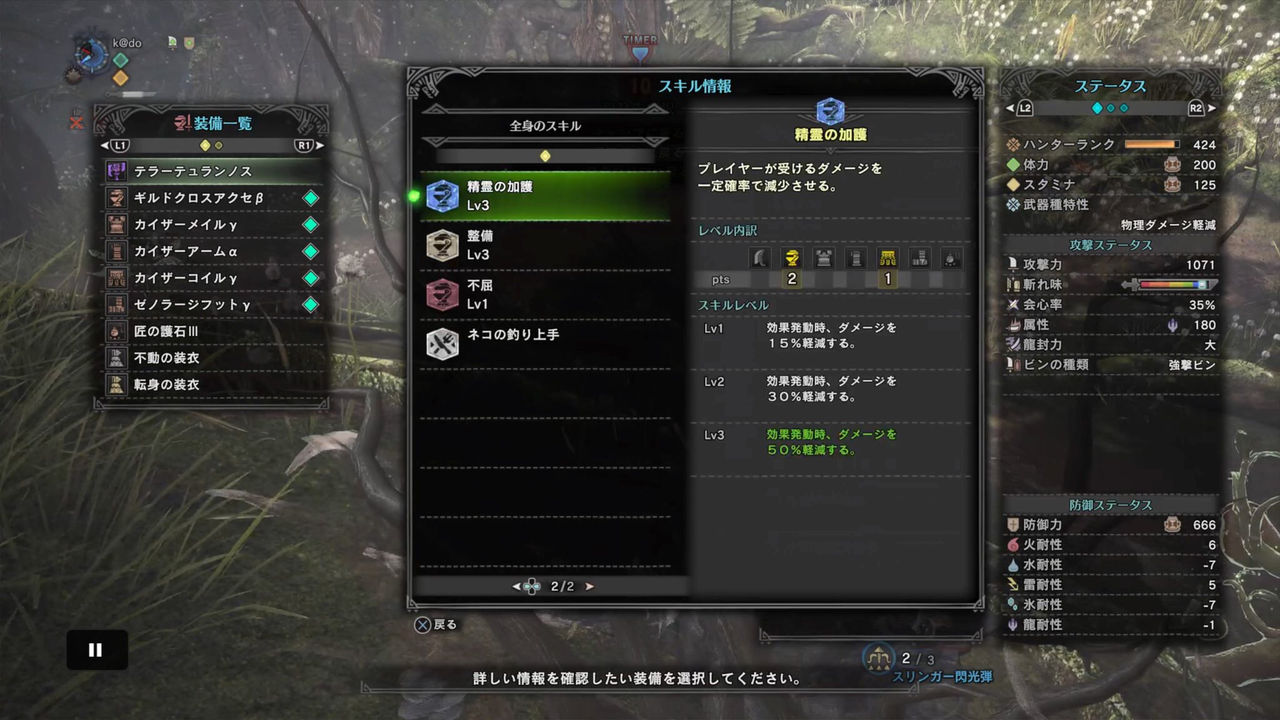
Task: Select the テラーテュランノス weapon icon
Action: point(117,170)
